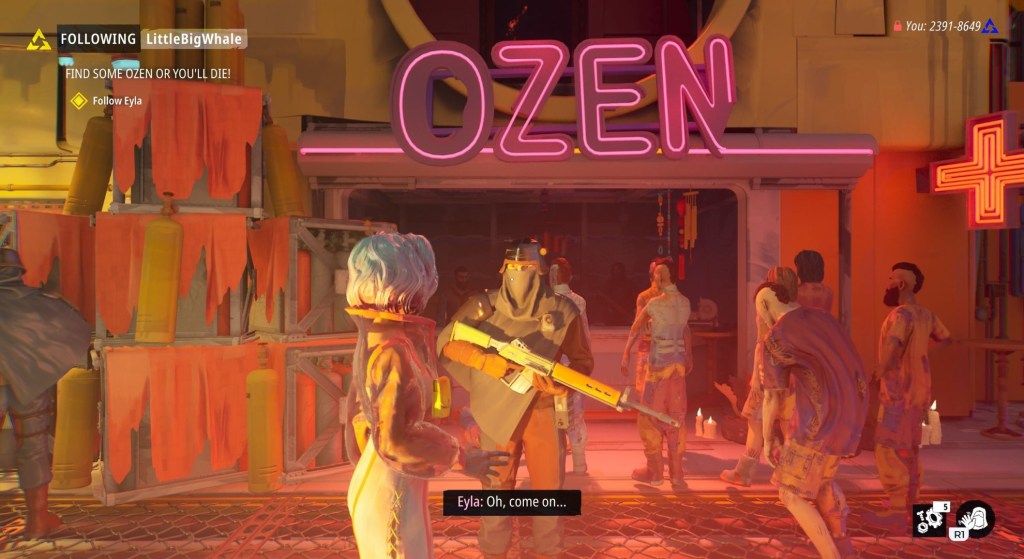
Task: Select the gear scrap item slot
Action: coord(929,522)
